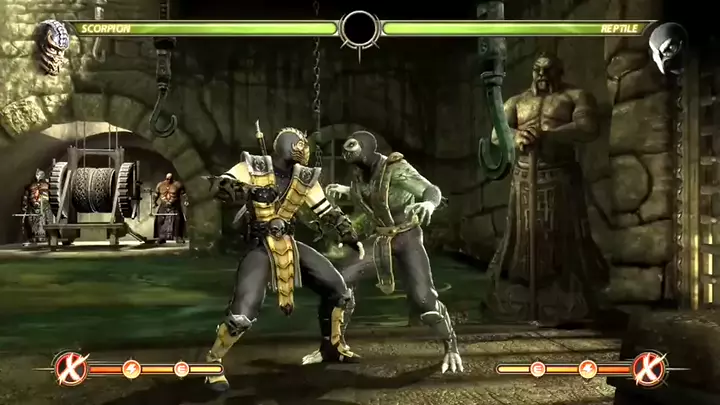Click Reptile's masked portrait icon
The width and height of the screenshot is (720, 405).
pos(668,44)
